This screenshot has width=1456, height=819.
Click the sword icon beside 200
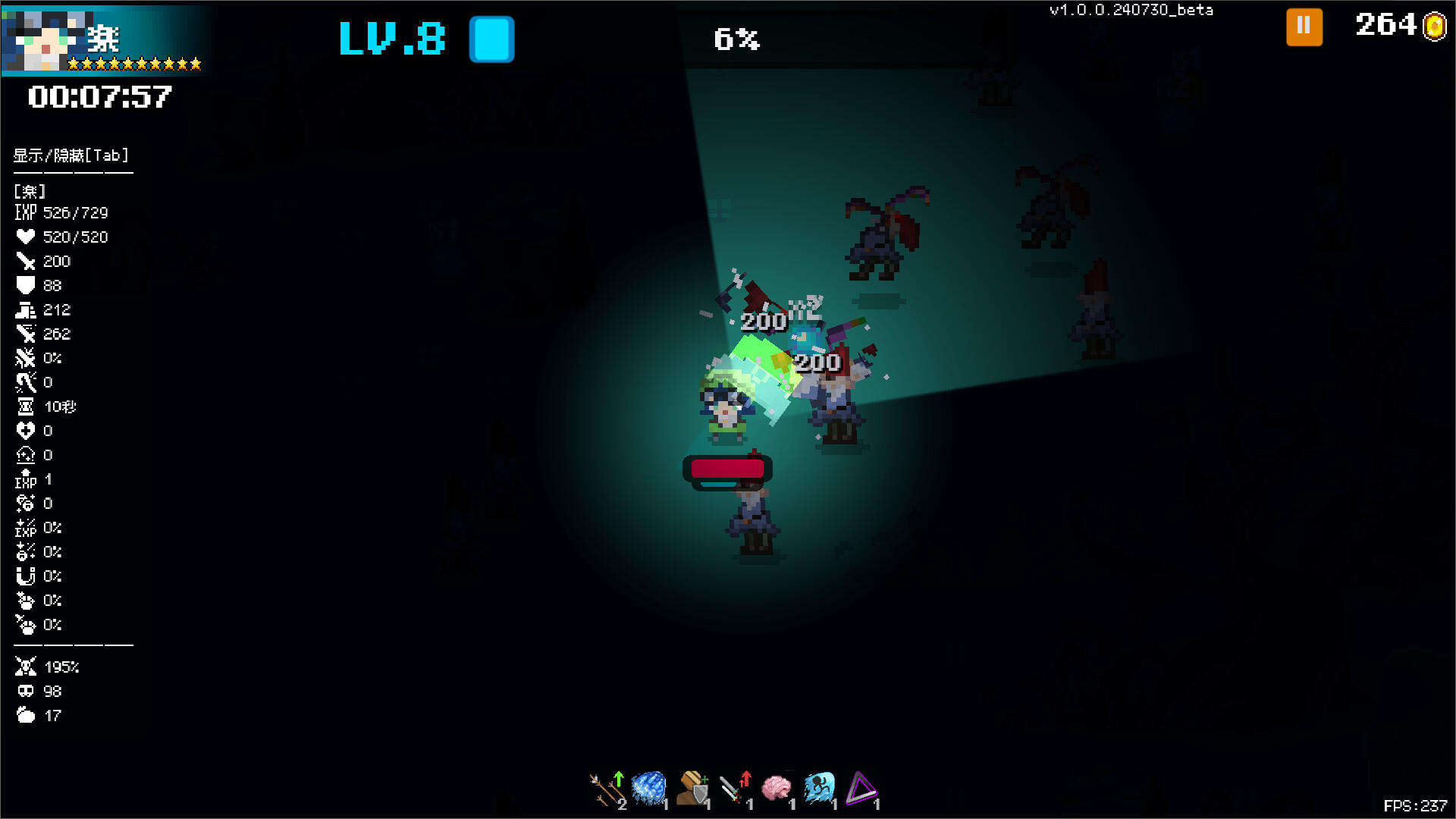click(x=25, y=261)
